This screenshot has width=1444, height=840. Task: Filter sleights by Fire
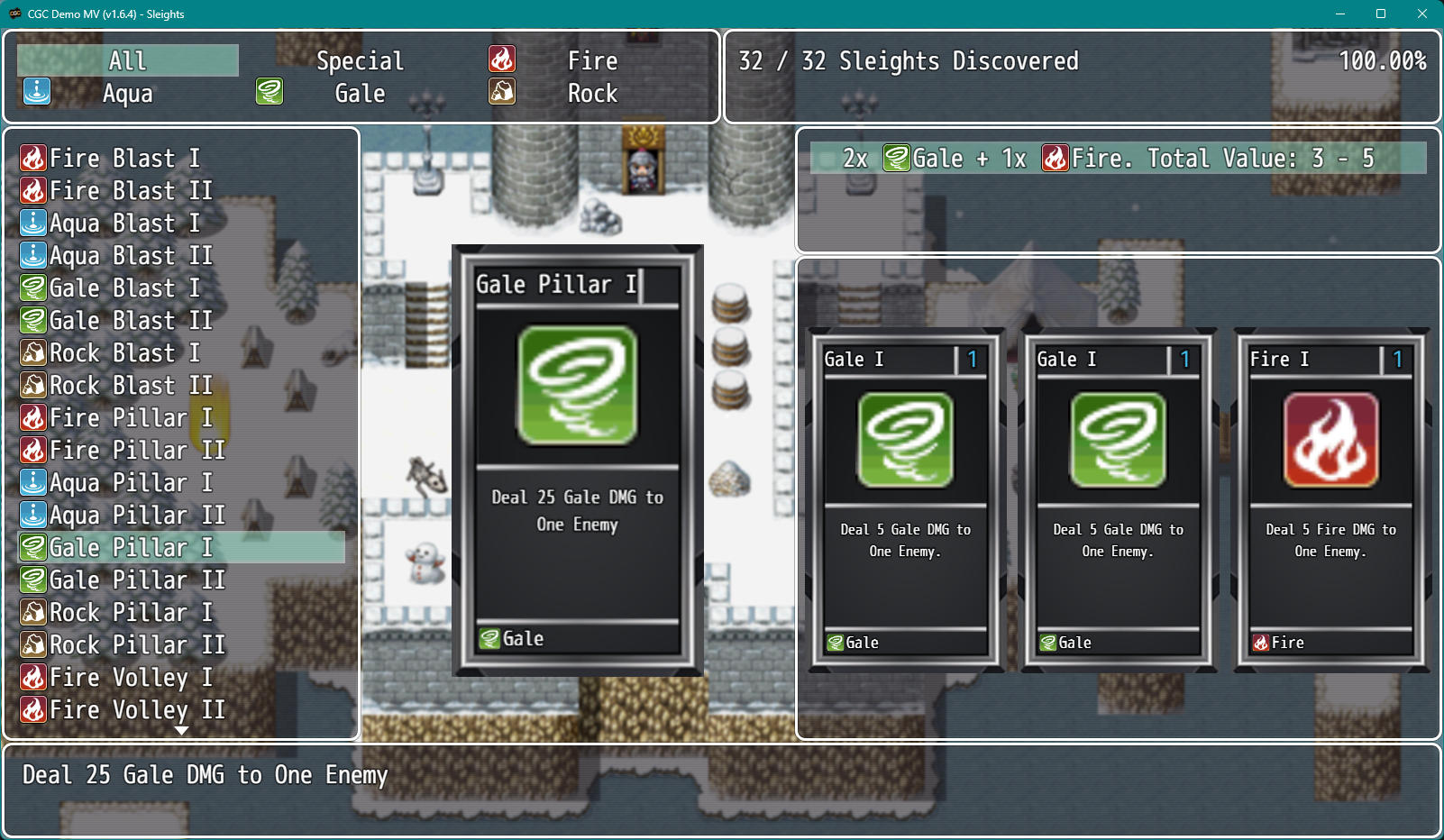(x=592, y=60)
